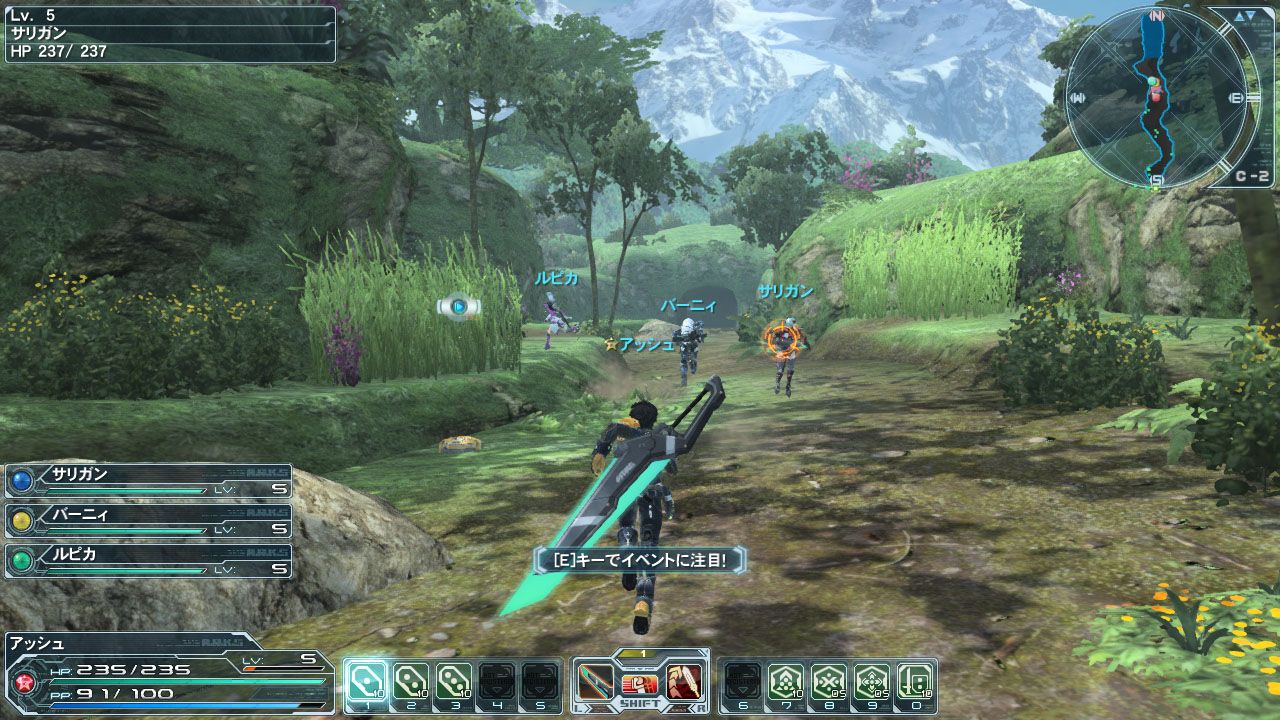Click アッシュ's red star class icon

pos(23,682)
